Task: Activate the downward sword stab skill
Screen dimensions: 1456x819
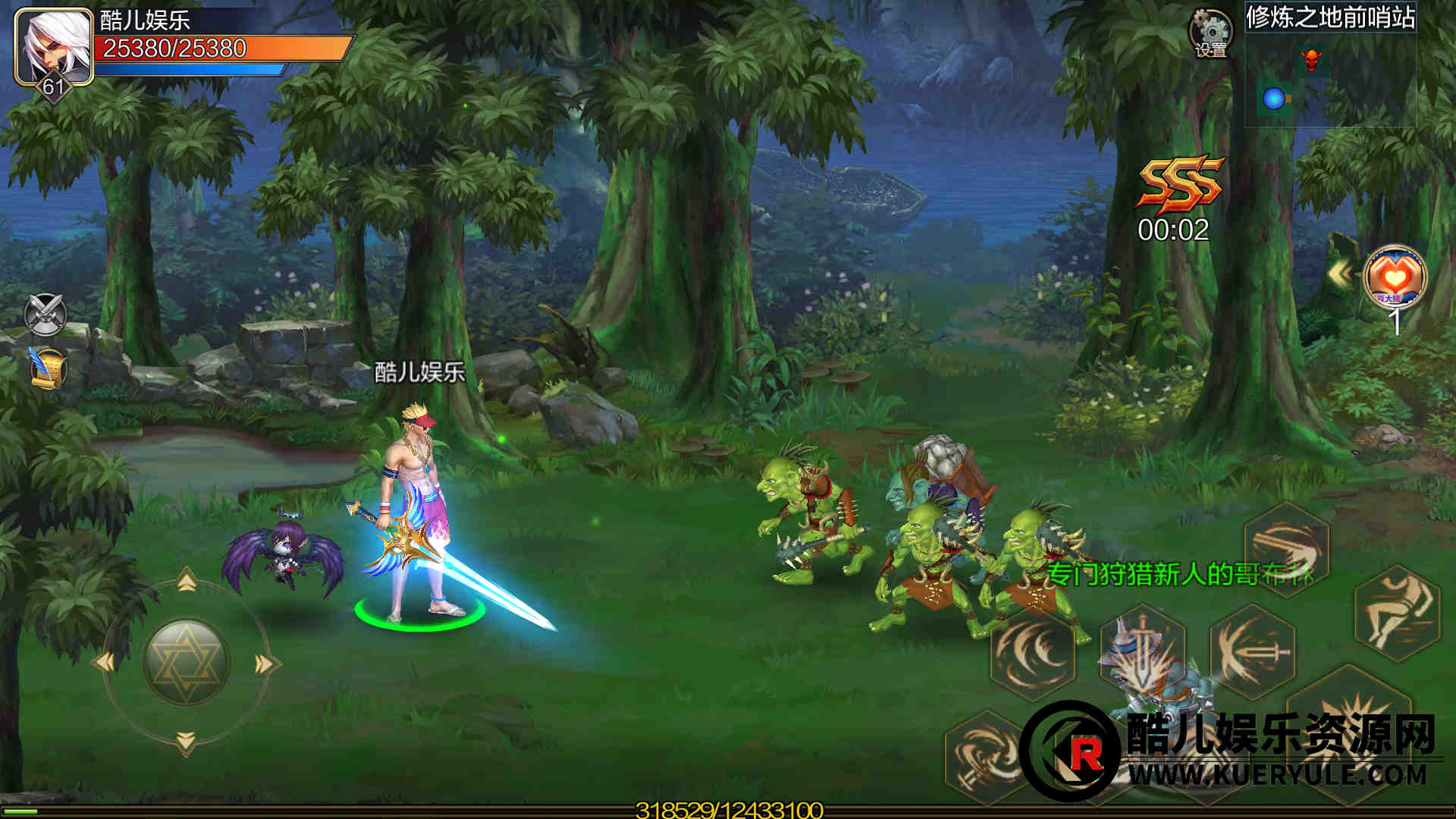Action: (x=1142, y=649)
